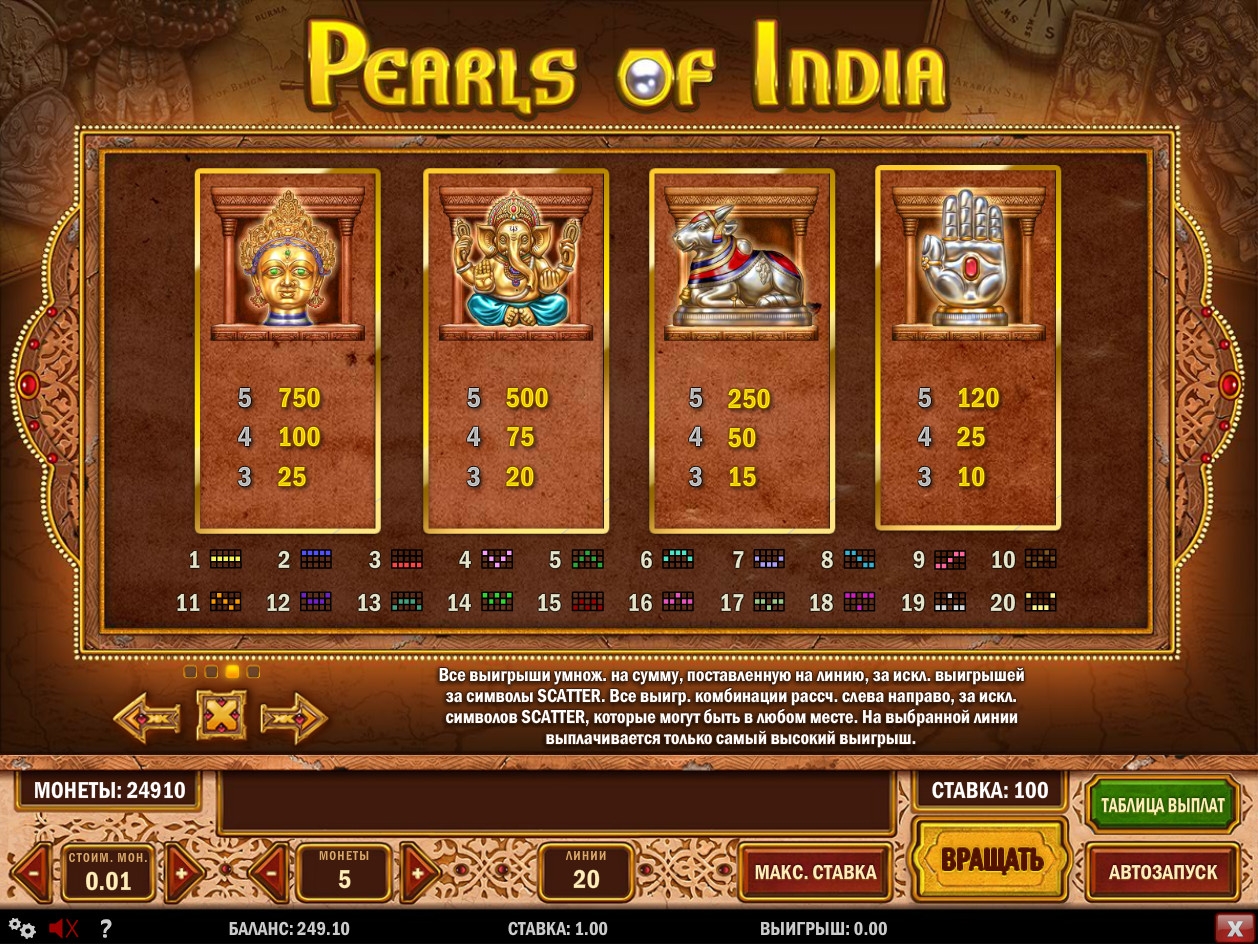Increase the coin value with plus
1258x944 pixels.
click(x=183, y=872)
